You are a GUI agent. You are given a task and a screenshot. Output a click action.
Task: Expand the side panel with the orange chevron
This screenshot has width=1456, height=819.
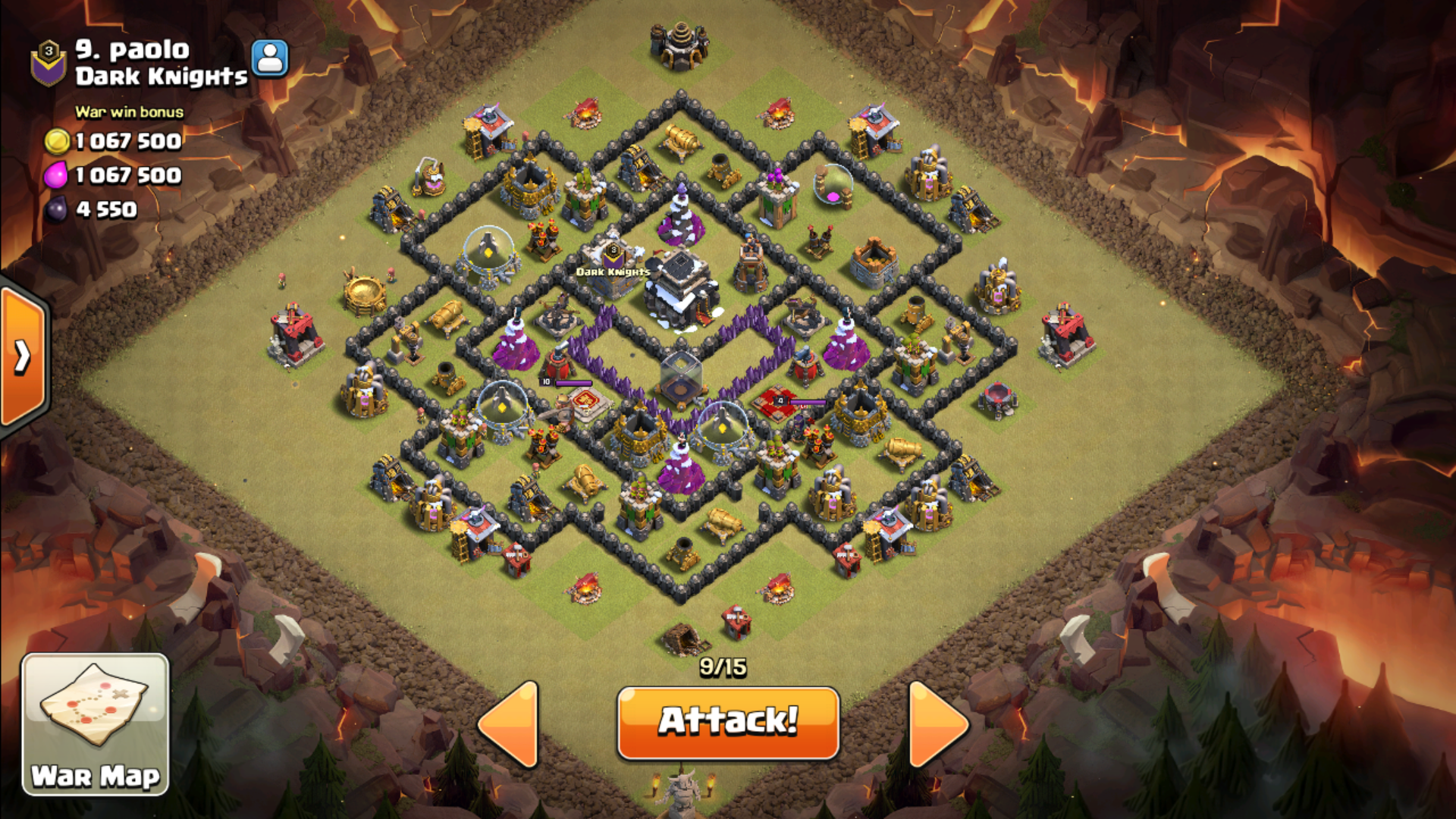(x=23, y=356)
